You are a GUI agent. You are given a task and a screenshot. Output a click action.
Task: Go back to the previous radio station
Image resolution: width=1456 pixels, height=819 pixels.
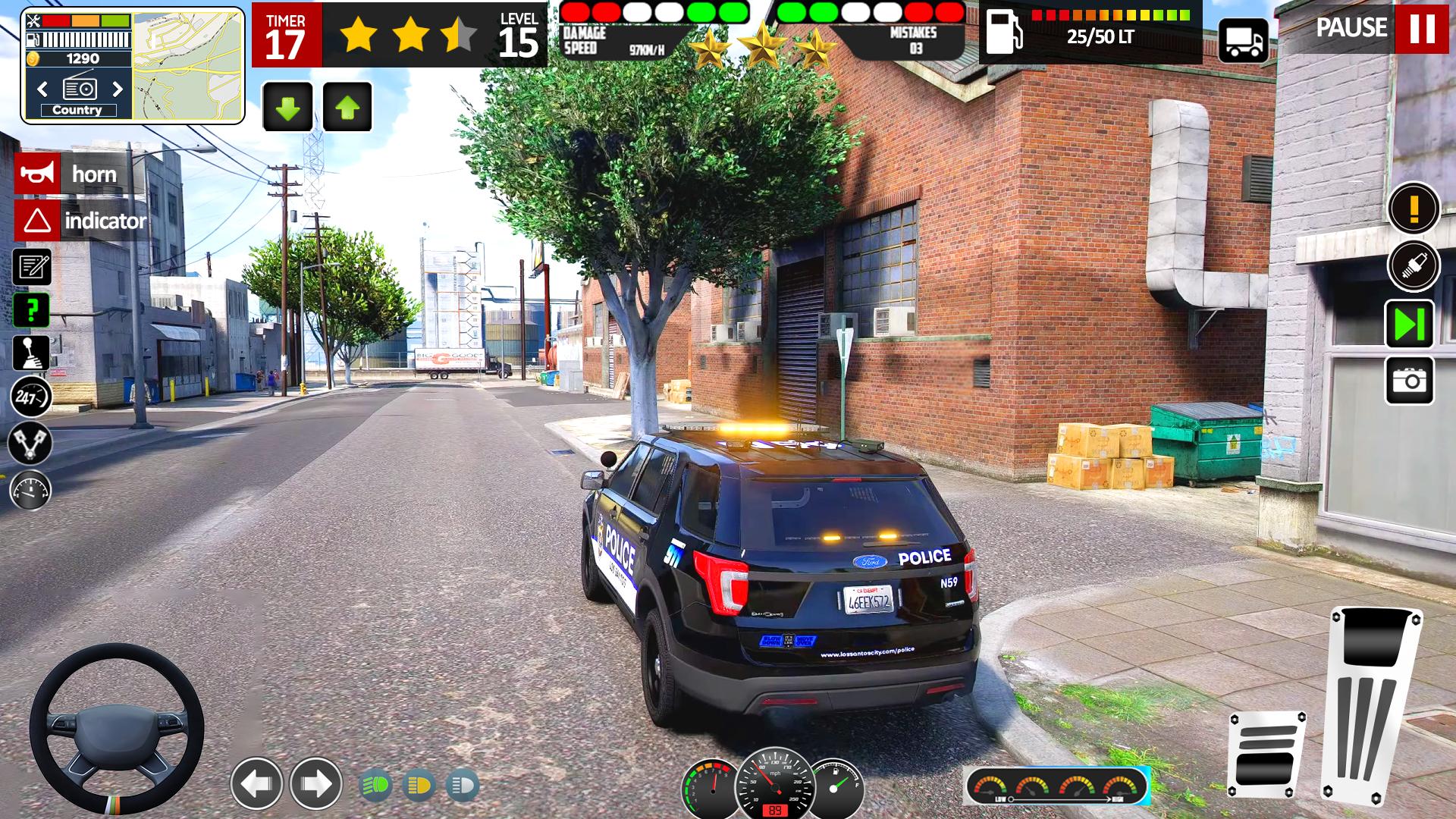tap(42, 89)
